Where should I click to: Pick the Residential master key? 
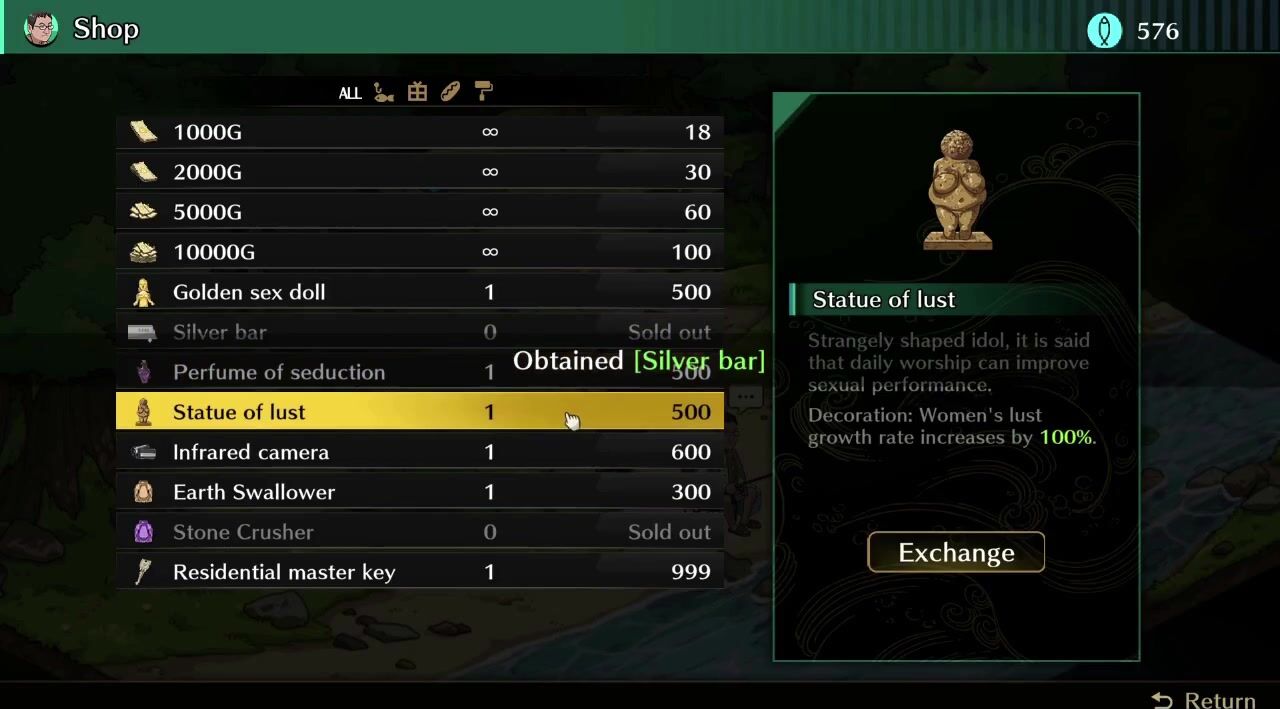[x=420, y=572]
